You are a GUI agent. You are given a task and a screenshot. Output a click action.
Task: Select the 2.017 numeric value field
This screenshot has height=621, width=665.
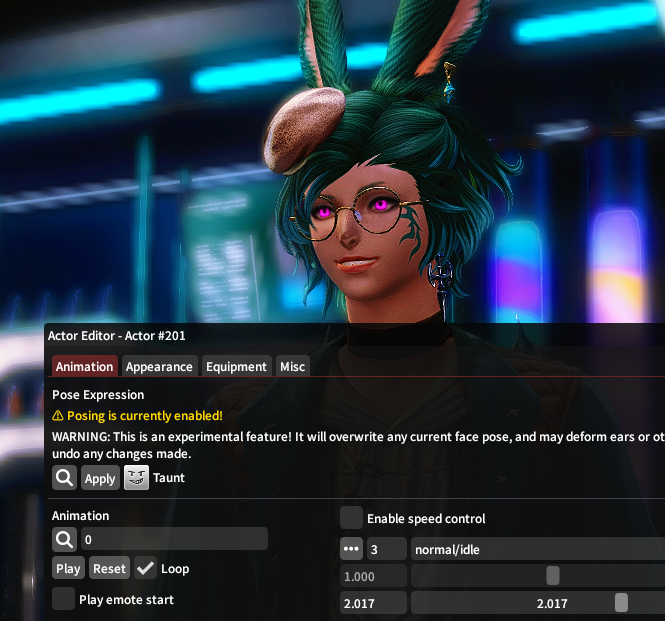(373, 603)
